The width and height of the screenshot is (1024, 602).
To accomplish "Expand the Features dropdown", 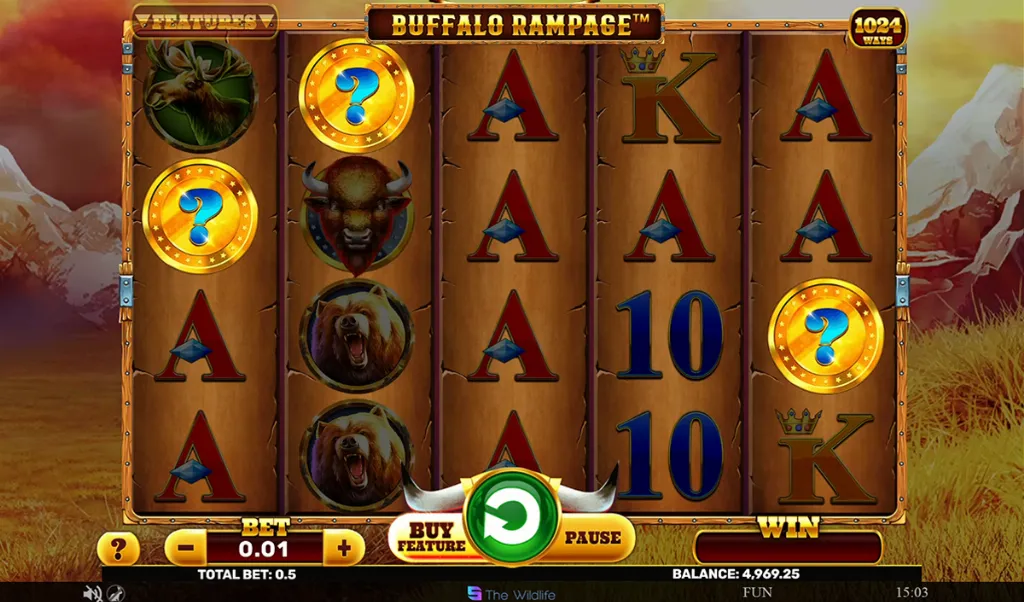I will coord(205,21).
